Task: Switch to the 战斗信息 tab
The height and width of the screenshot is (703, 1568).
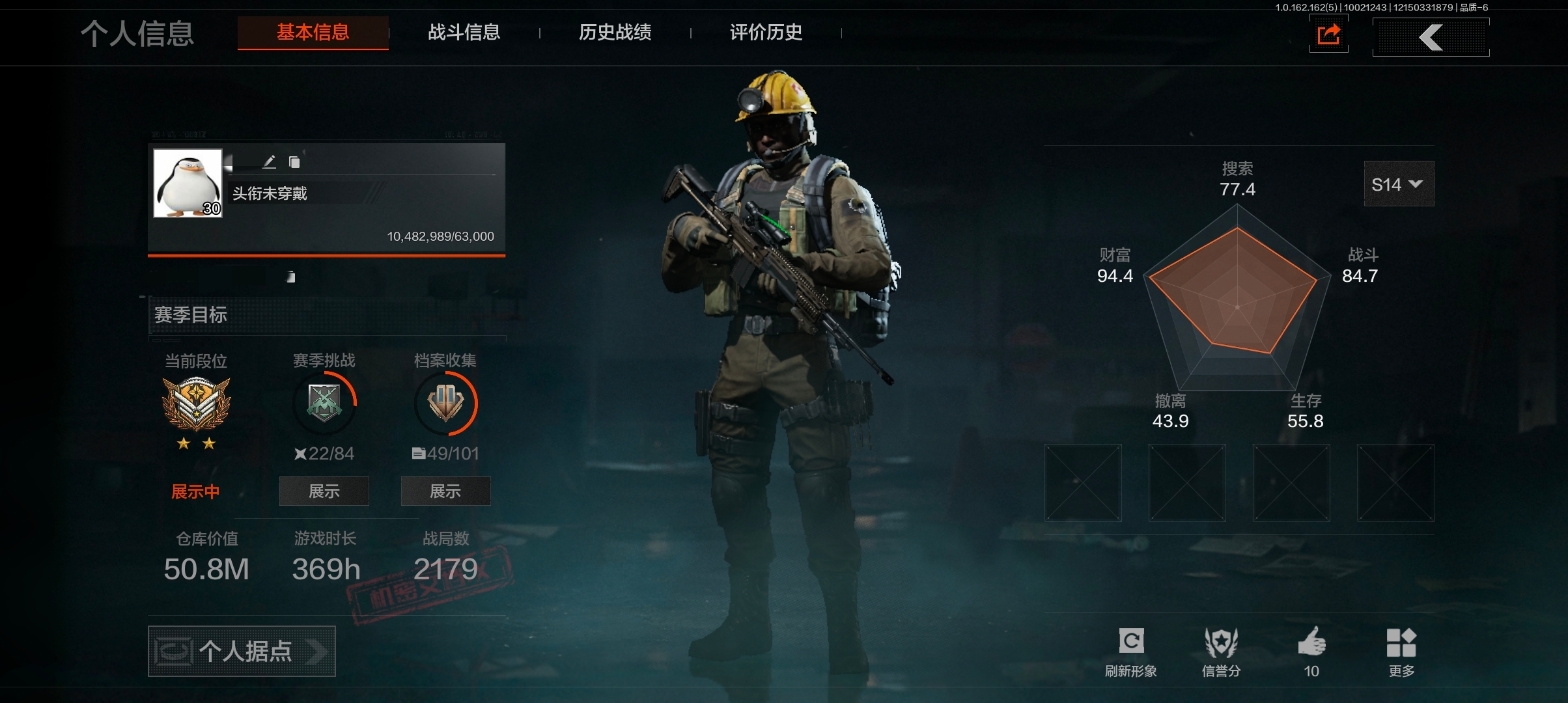Action: (464, 33)
